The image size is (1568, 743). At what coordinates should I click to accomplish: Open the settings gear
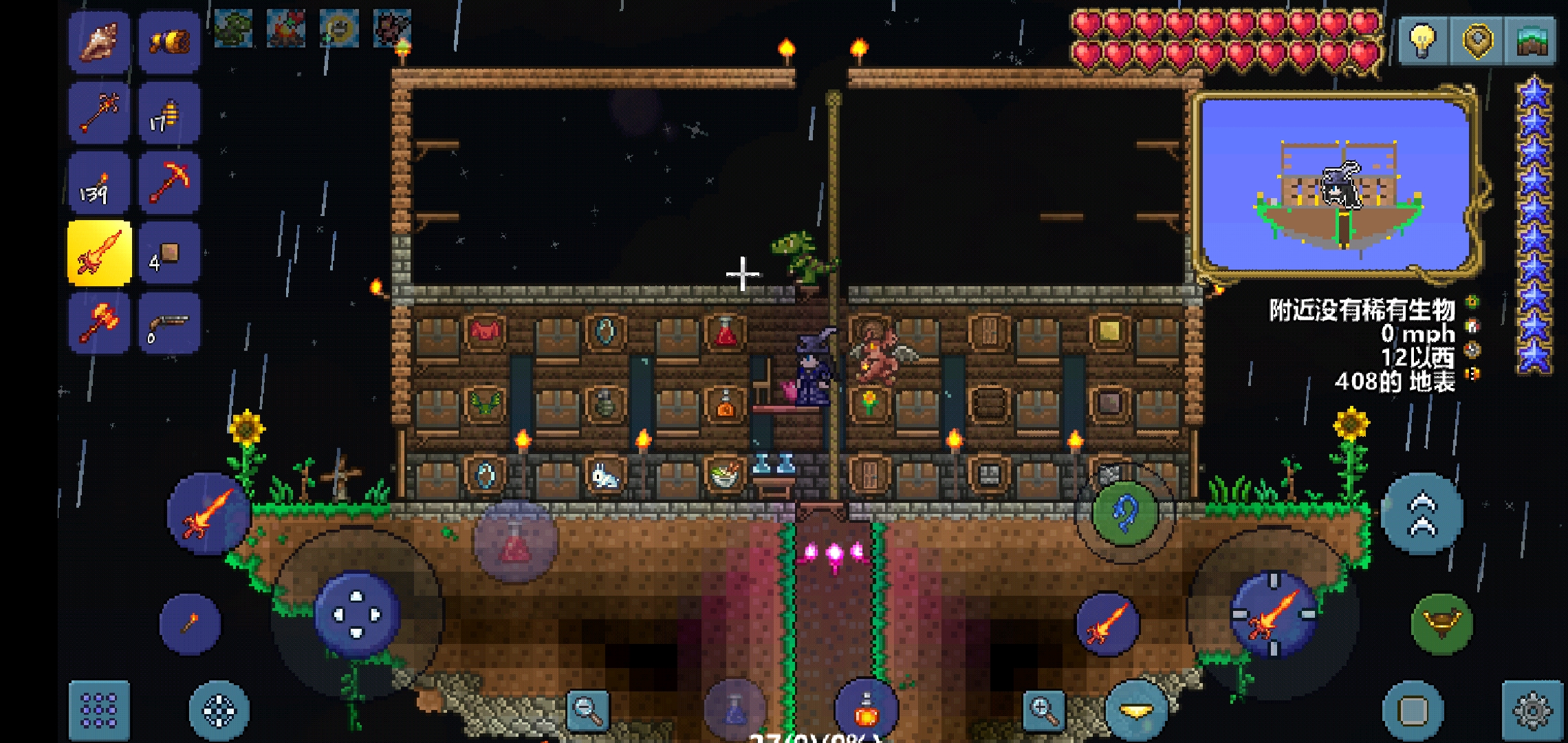coord(1532,710)
